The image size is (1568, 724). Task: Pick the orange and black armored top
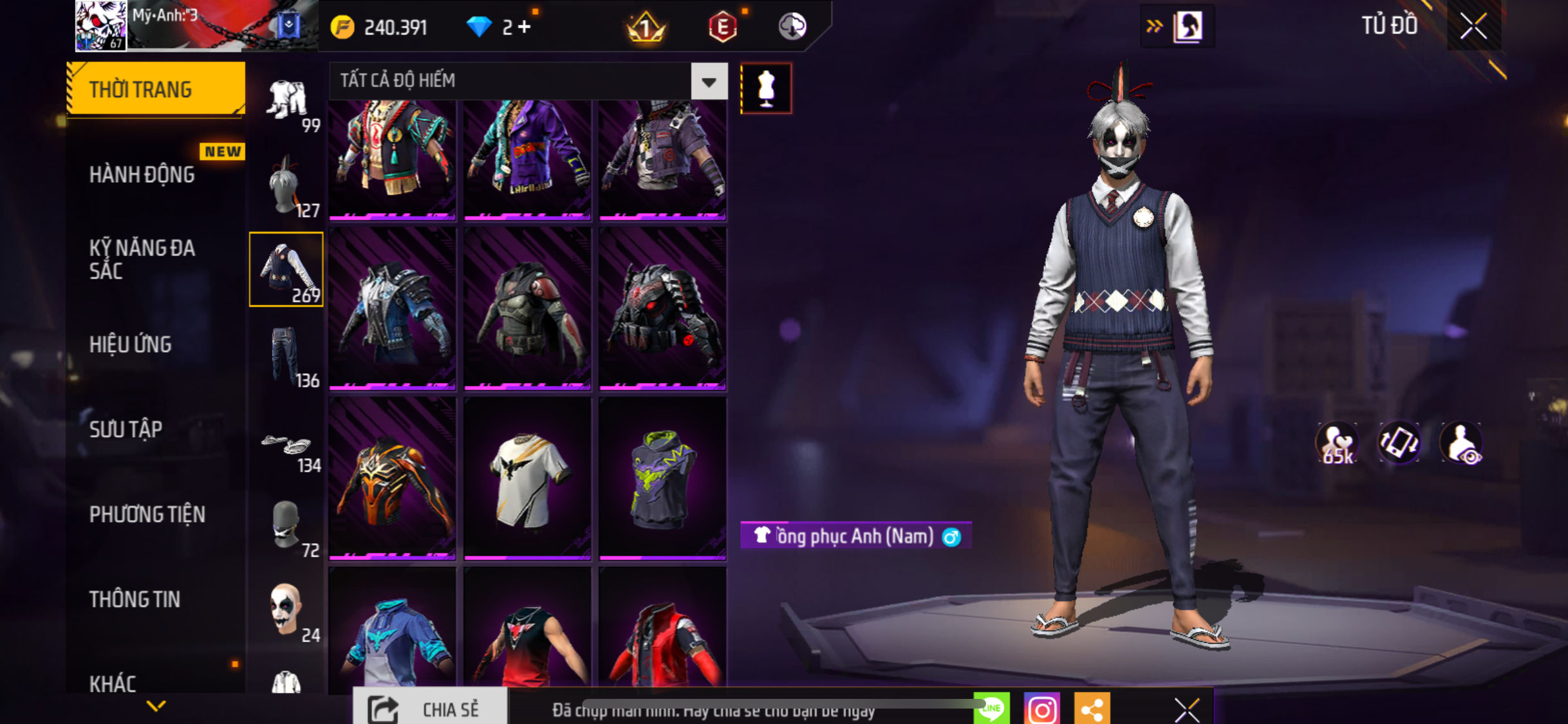(392, 477)
